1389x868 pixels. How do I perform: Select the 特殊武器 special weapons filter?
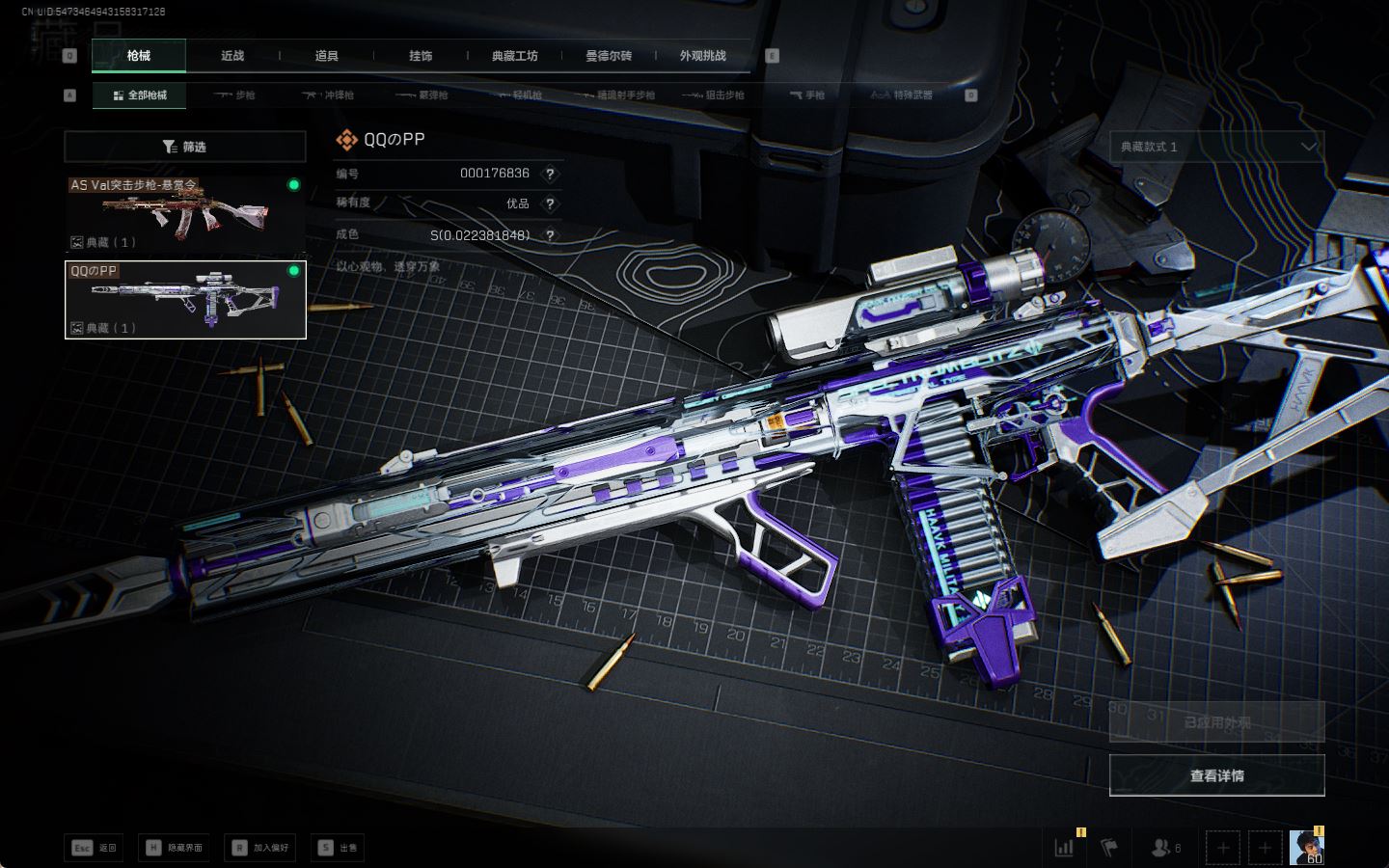(x=902, y=95)
